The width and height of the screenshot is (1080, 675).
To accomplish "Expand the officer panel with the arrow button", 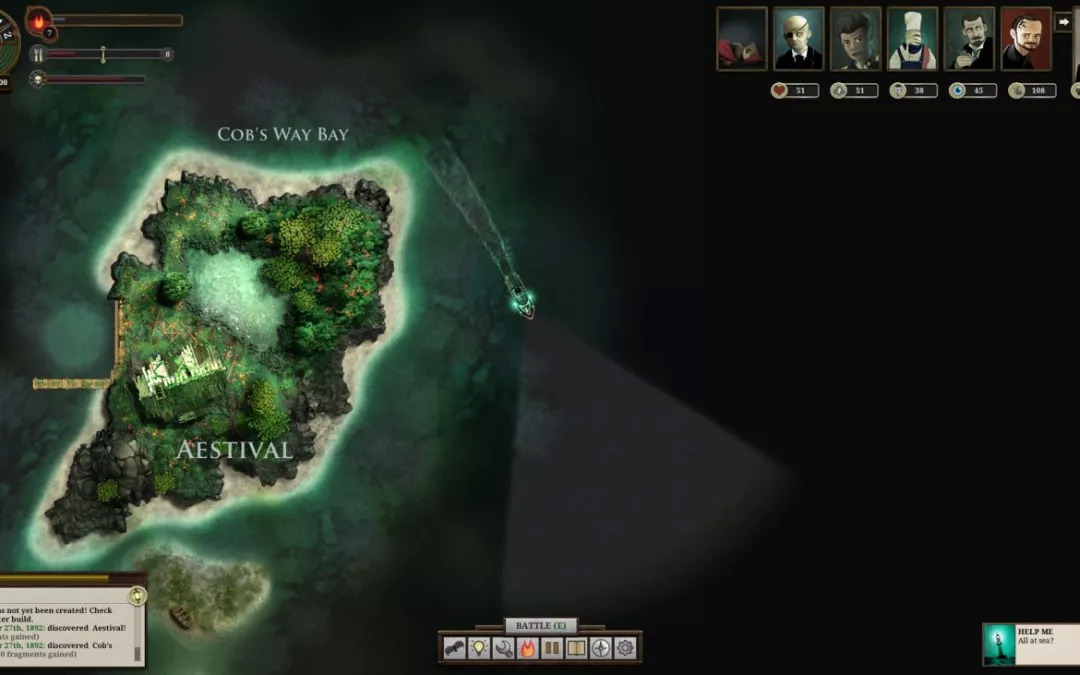I will (x=1063, y=21).
